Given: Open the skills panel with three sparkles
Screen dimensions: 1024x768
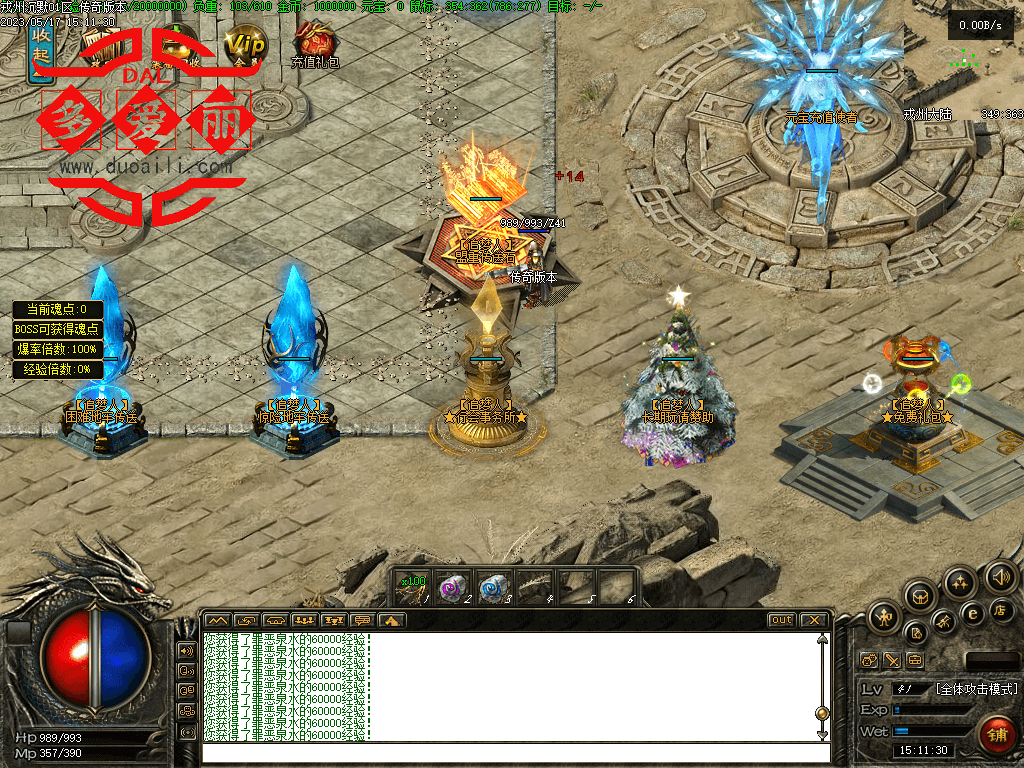Looking at the screenshot, I should (960, 583).
